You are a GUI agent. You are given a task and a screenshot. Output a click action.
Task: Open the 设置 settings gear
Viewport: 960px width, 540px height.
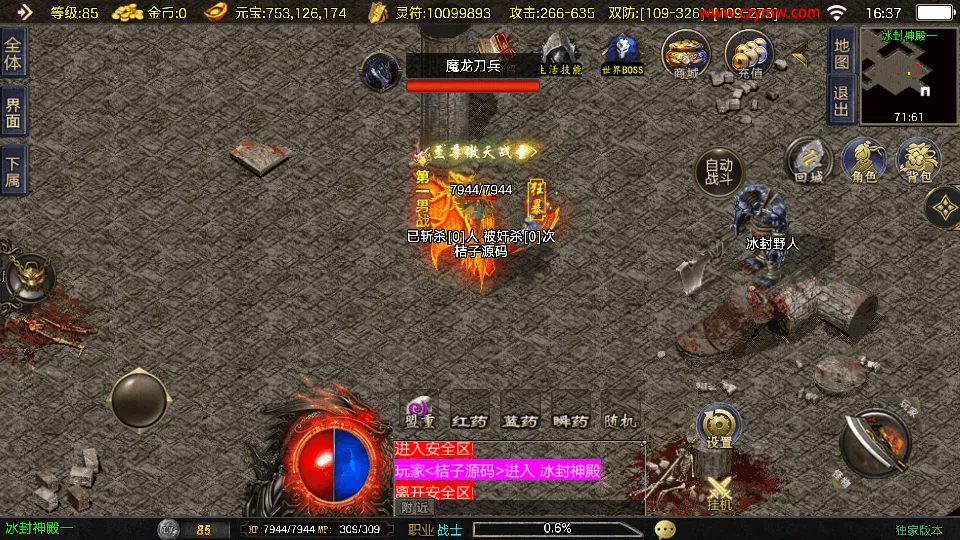(719, 424)
